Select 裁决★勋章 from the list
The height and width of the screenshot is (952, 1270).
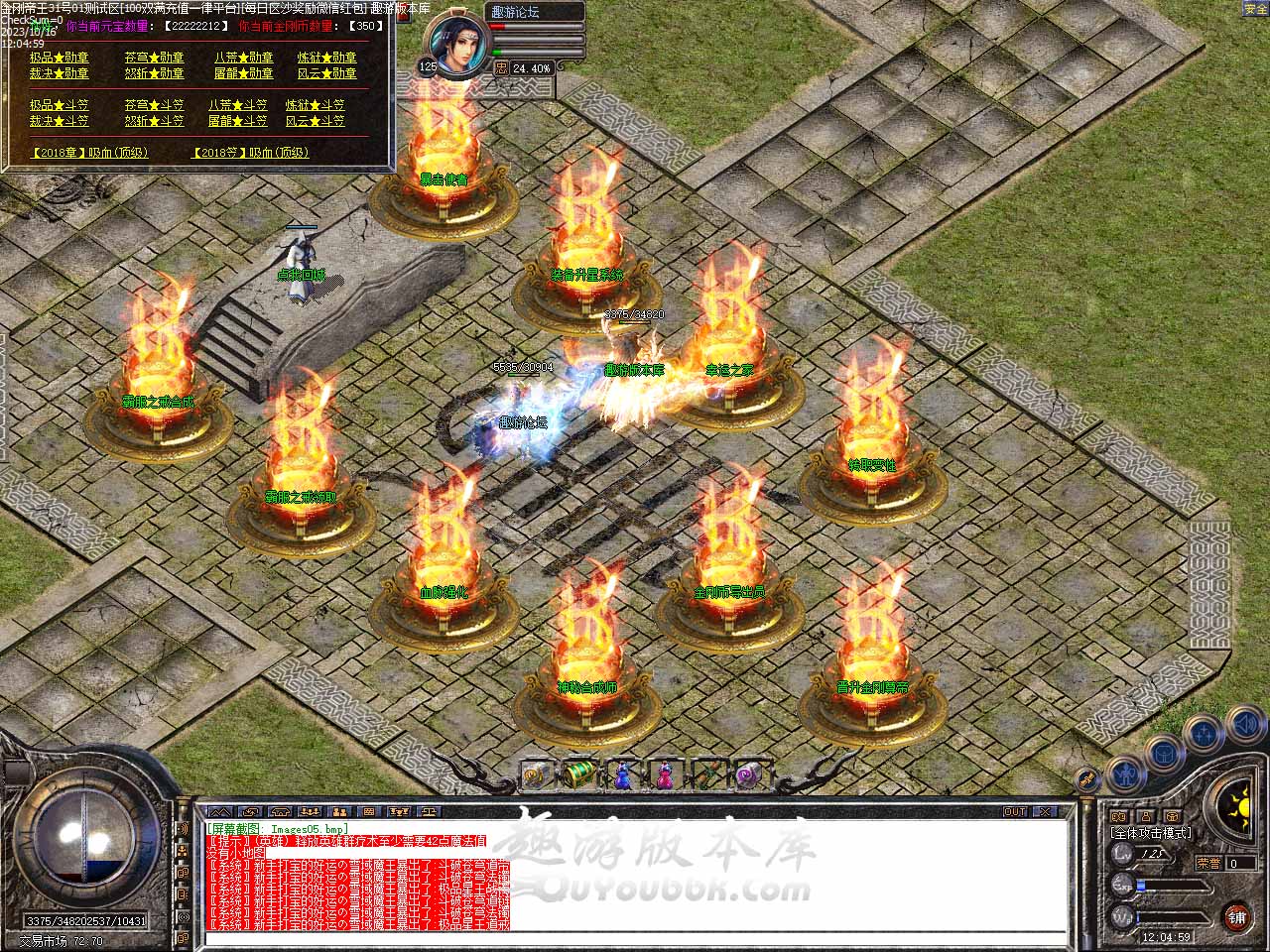coord(59,73)
